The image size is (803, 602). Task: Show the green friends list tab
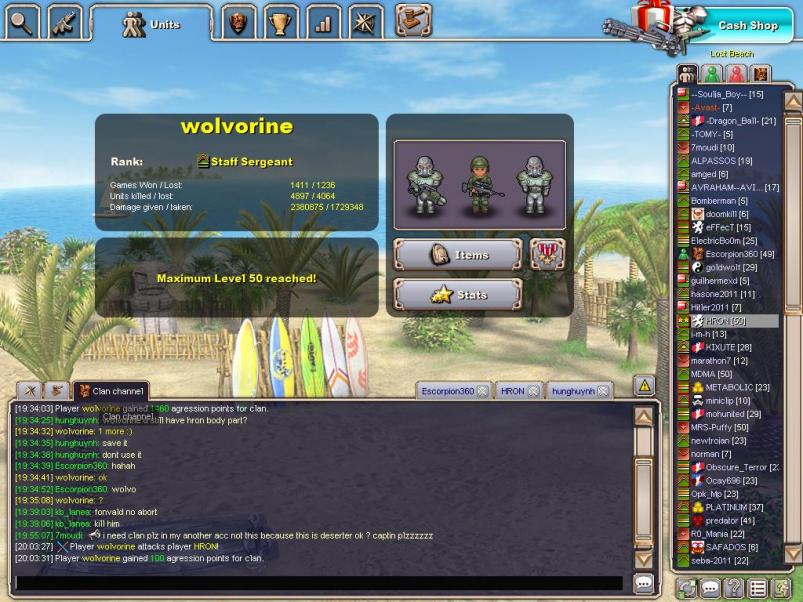711,74
